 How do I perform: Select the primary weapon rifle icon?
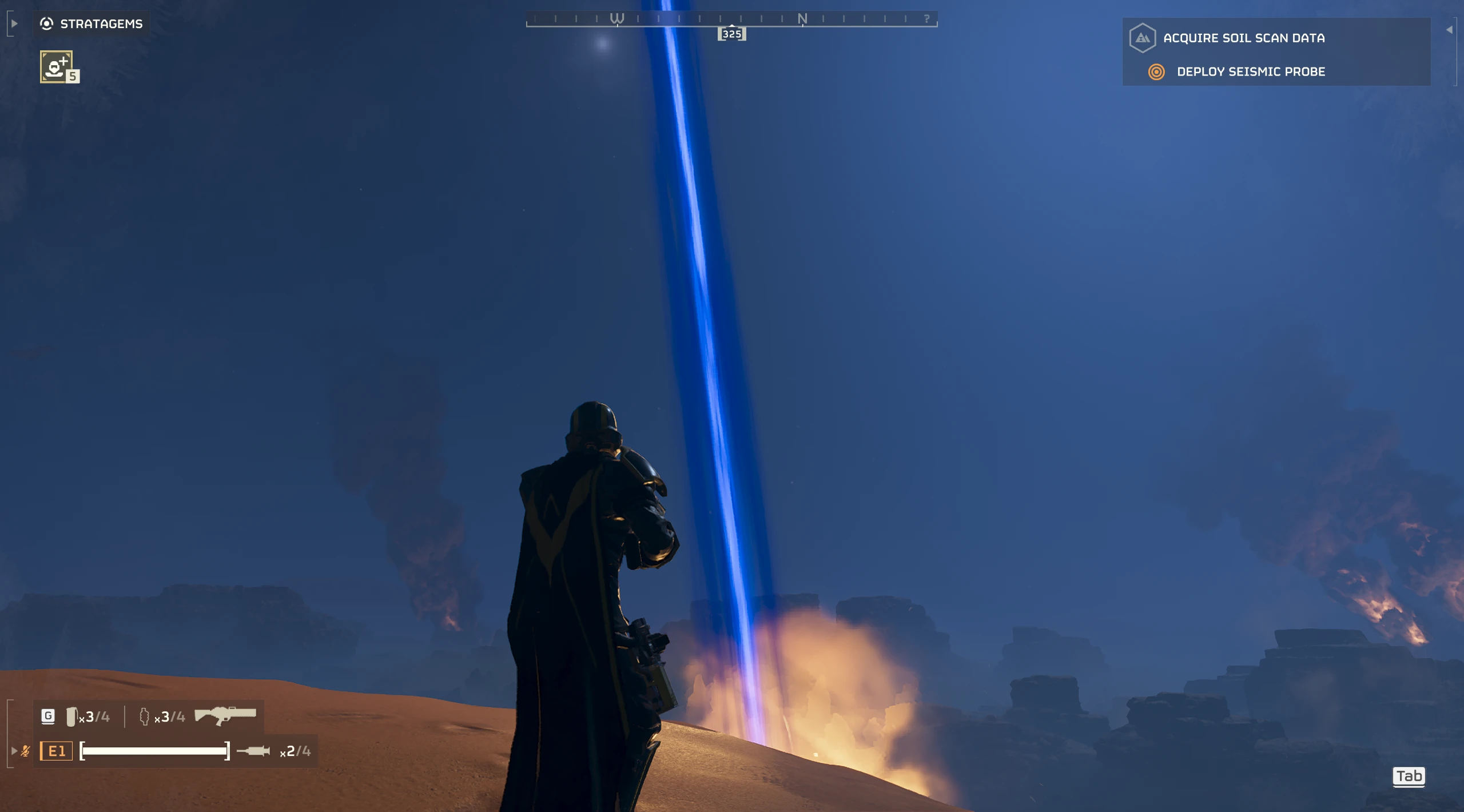coord(225,715)
